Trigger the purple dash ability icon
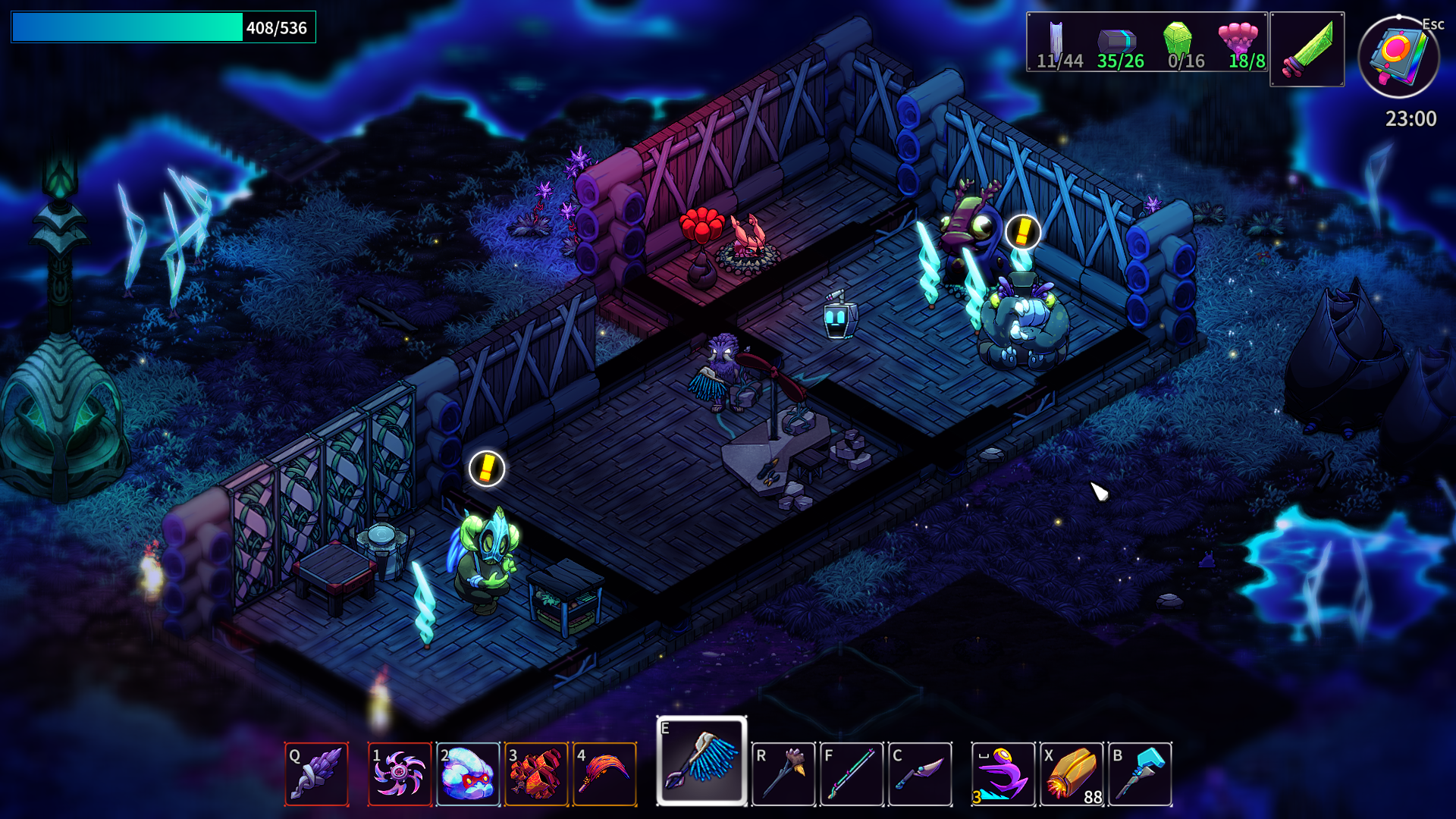This screenshot has width=1456, height=819. point(1003,773)
